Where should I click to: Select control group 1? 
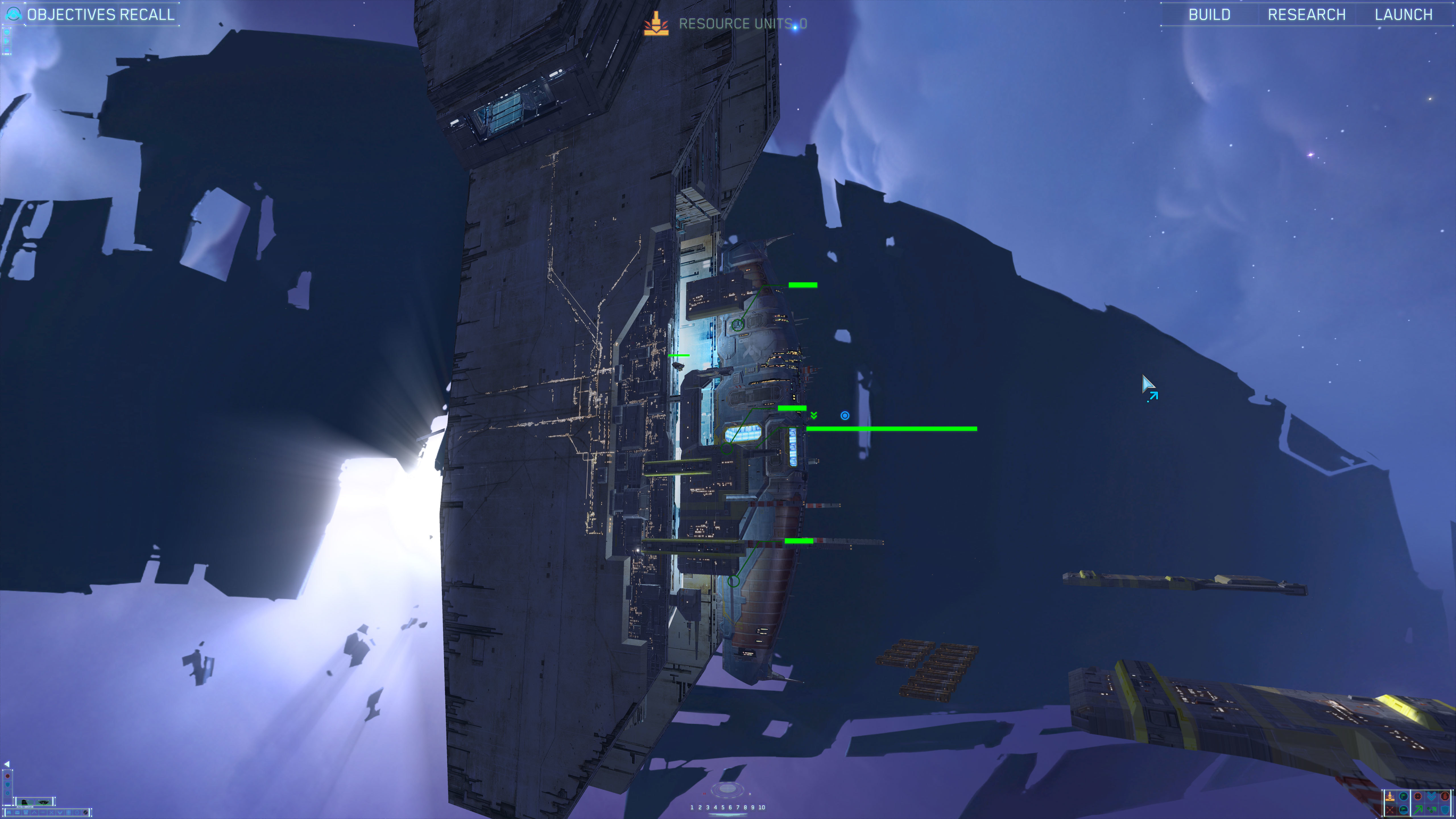click(692, 807)
